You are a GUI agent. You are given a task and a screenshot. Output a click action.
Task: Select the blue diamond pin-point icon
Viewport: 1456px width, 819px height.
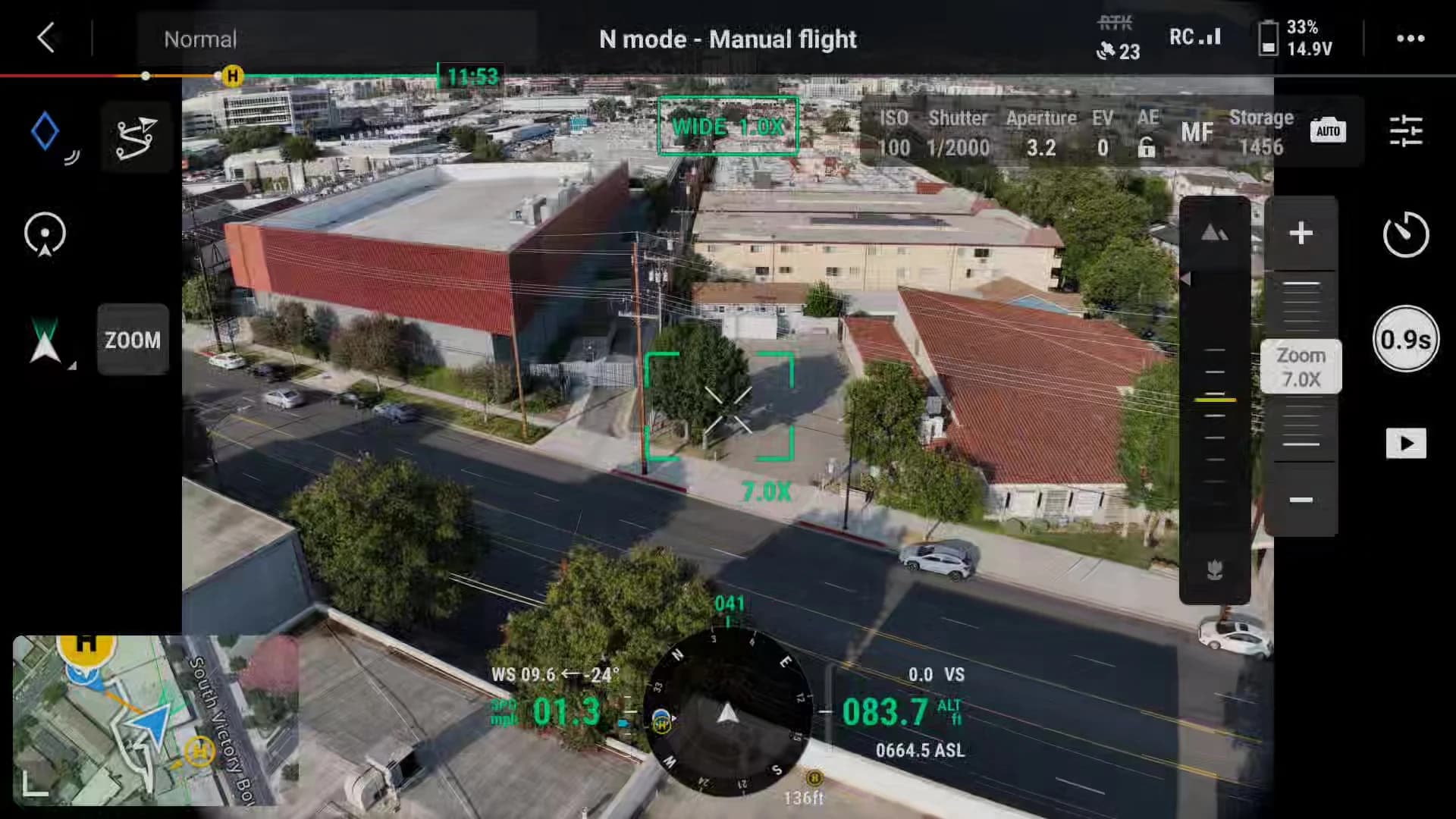(x=45, y=132)
